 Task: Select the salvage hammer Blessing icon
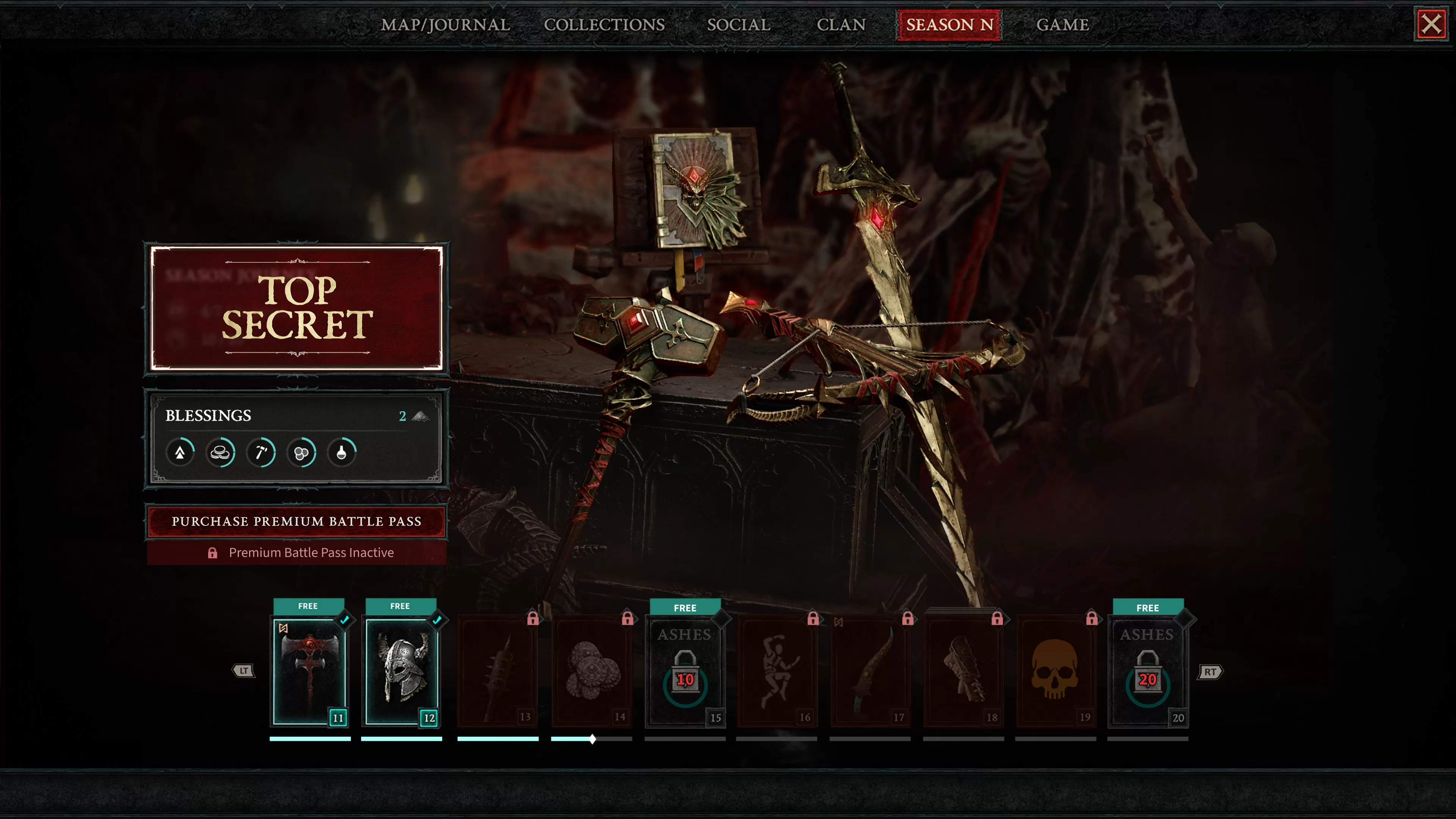click(x=262, y=452)
